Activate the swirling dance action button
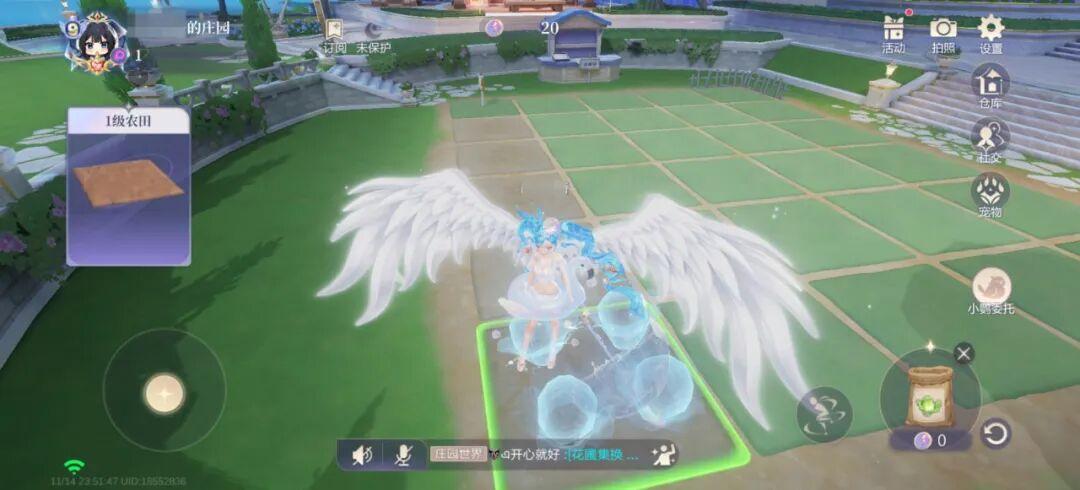 [x=824, y=414]
